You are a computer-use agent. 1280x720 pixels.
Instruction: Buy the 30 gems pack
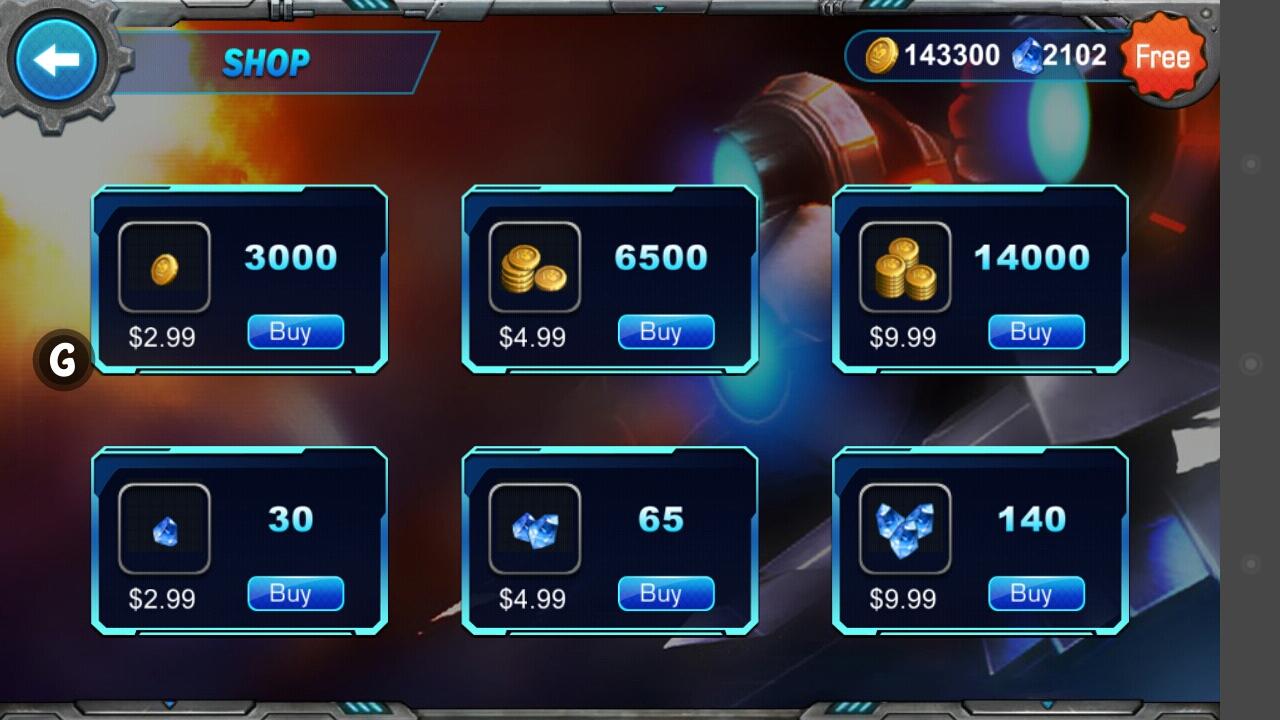click(294, 593)
